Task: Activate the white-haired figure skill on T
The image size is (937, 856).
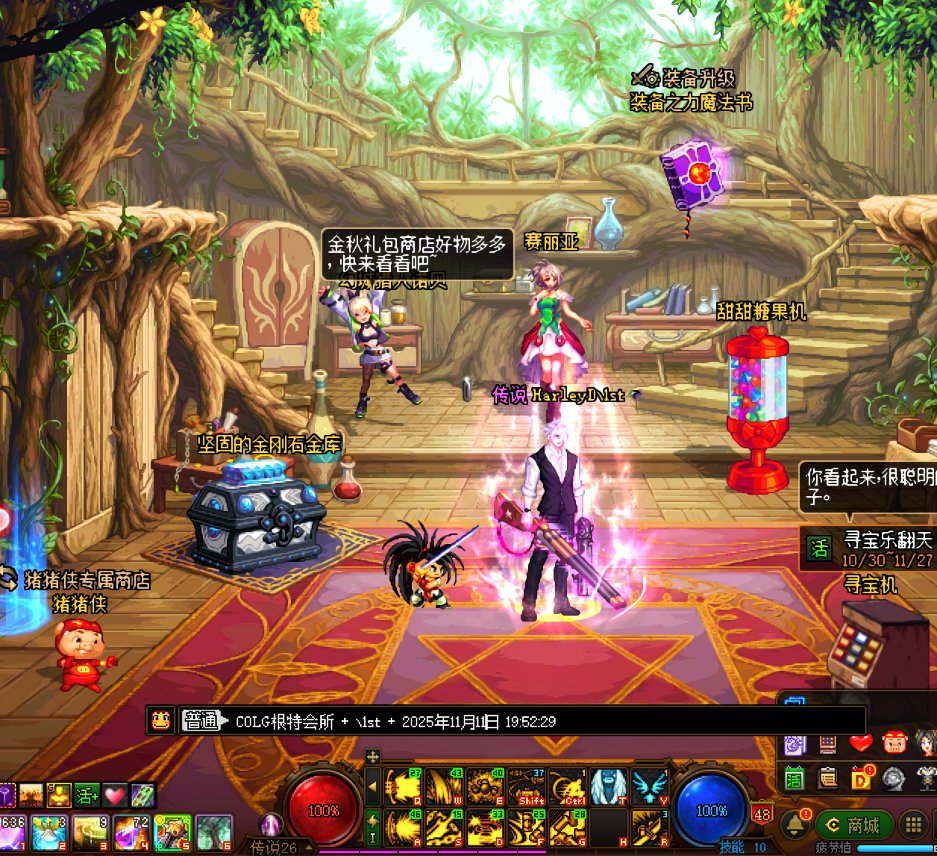Action: coord(608,787)
